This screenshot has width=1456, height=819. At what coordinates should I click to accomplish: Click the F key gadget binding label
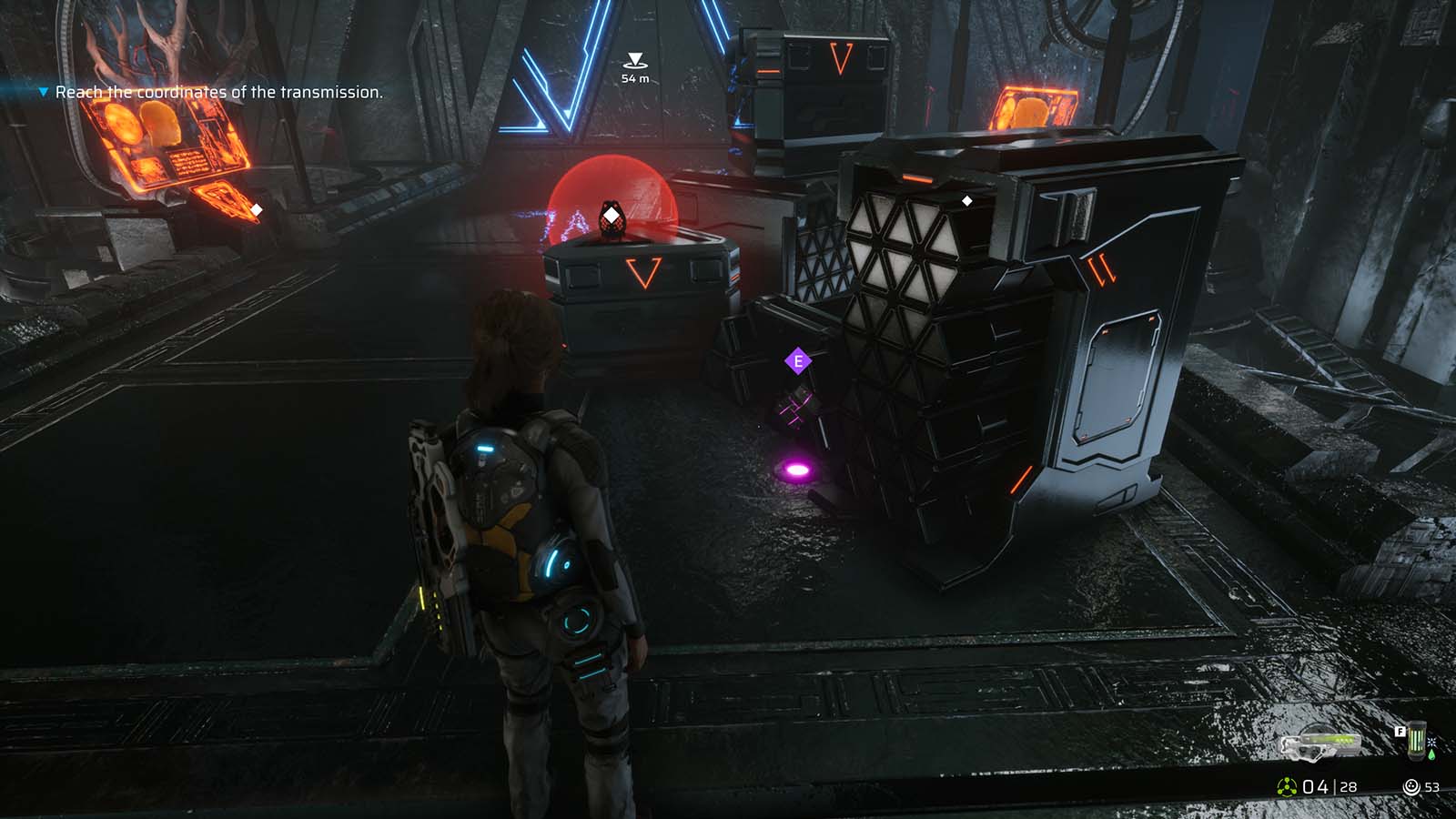(x=1400, y=732)
